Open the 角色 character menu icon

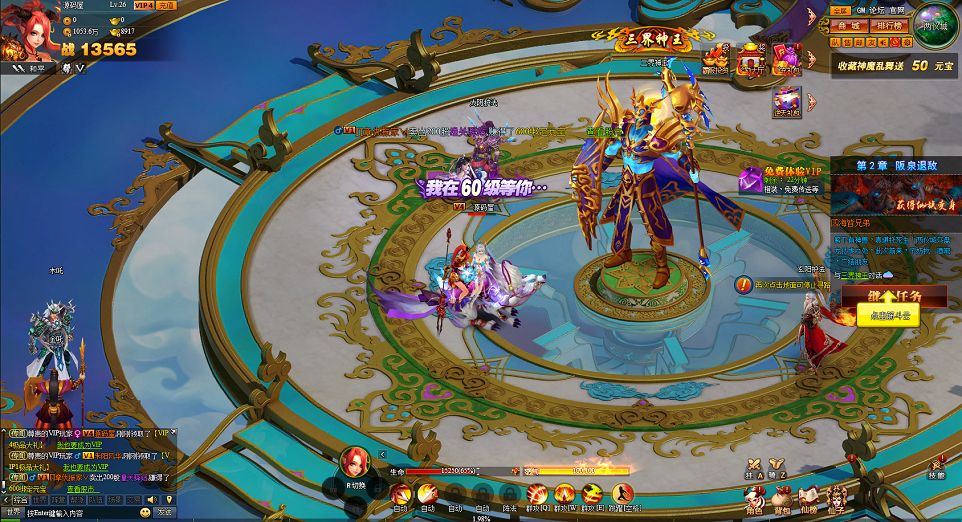(754, 496)
